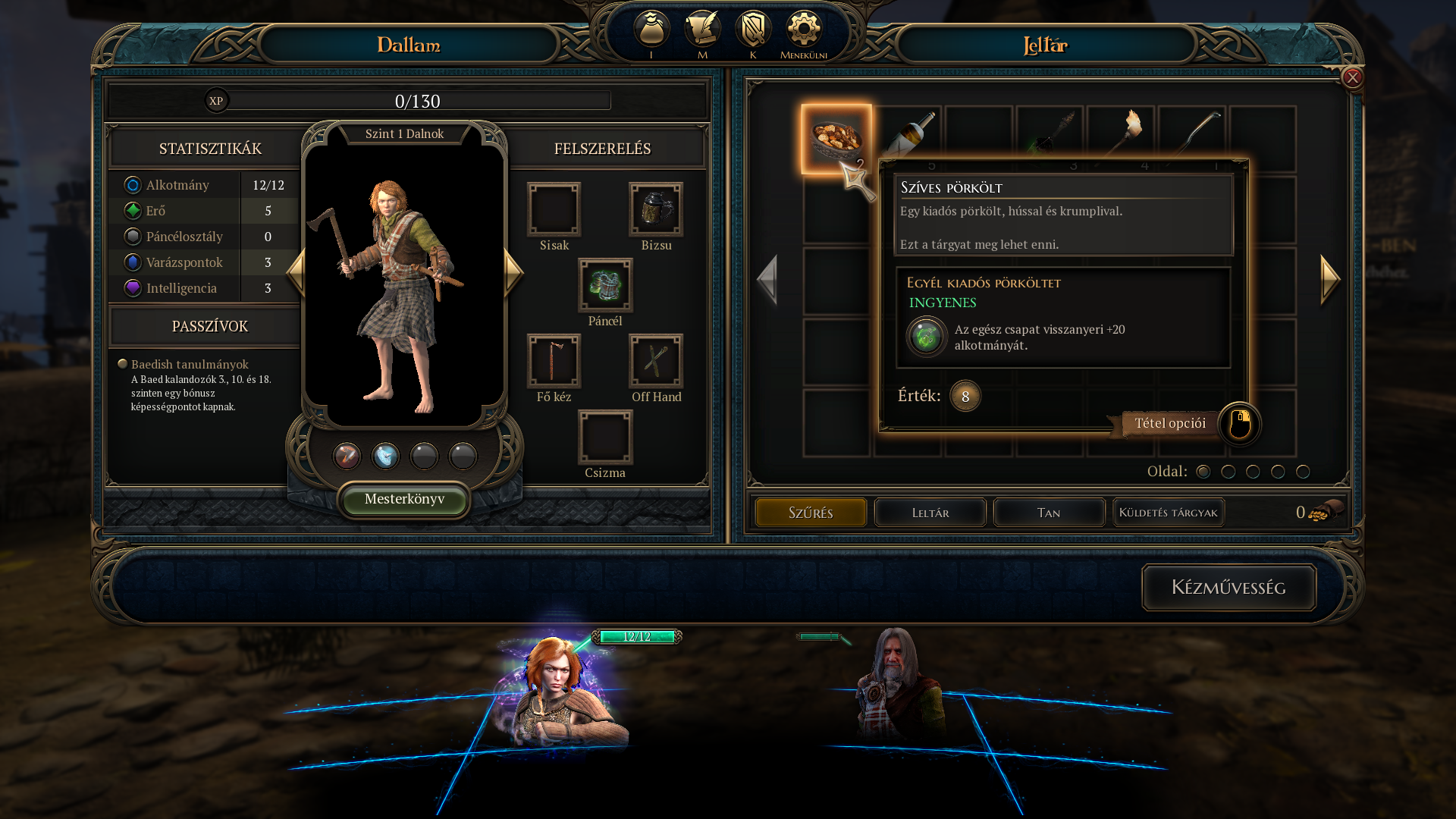Open the Menekülni gear menu
Viewport: 1456px width, 819px height.
click(x=803, y=30)
